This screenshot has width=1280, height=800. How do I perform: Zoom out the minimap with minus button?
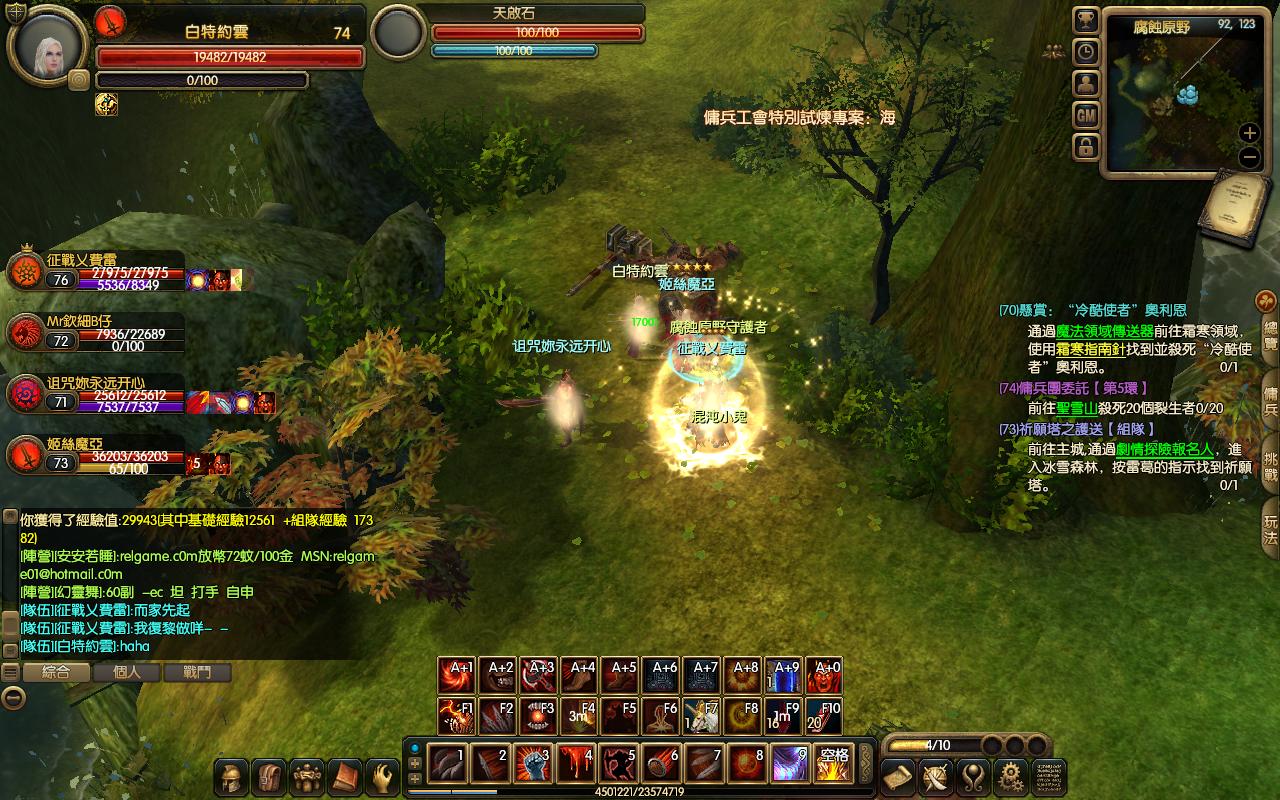[1249, 157]
